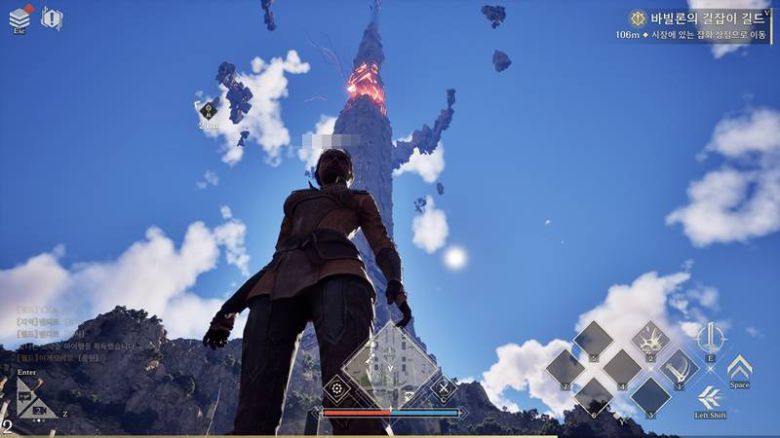Click the triangular chat emote panel

pos(34,398)
